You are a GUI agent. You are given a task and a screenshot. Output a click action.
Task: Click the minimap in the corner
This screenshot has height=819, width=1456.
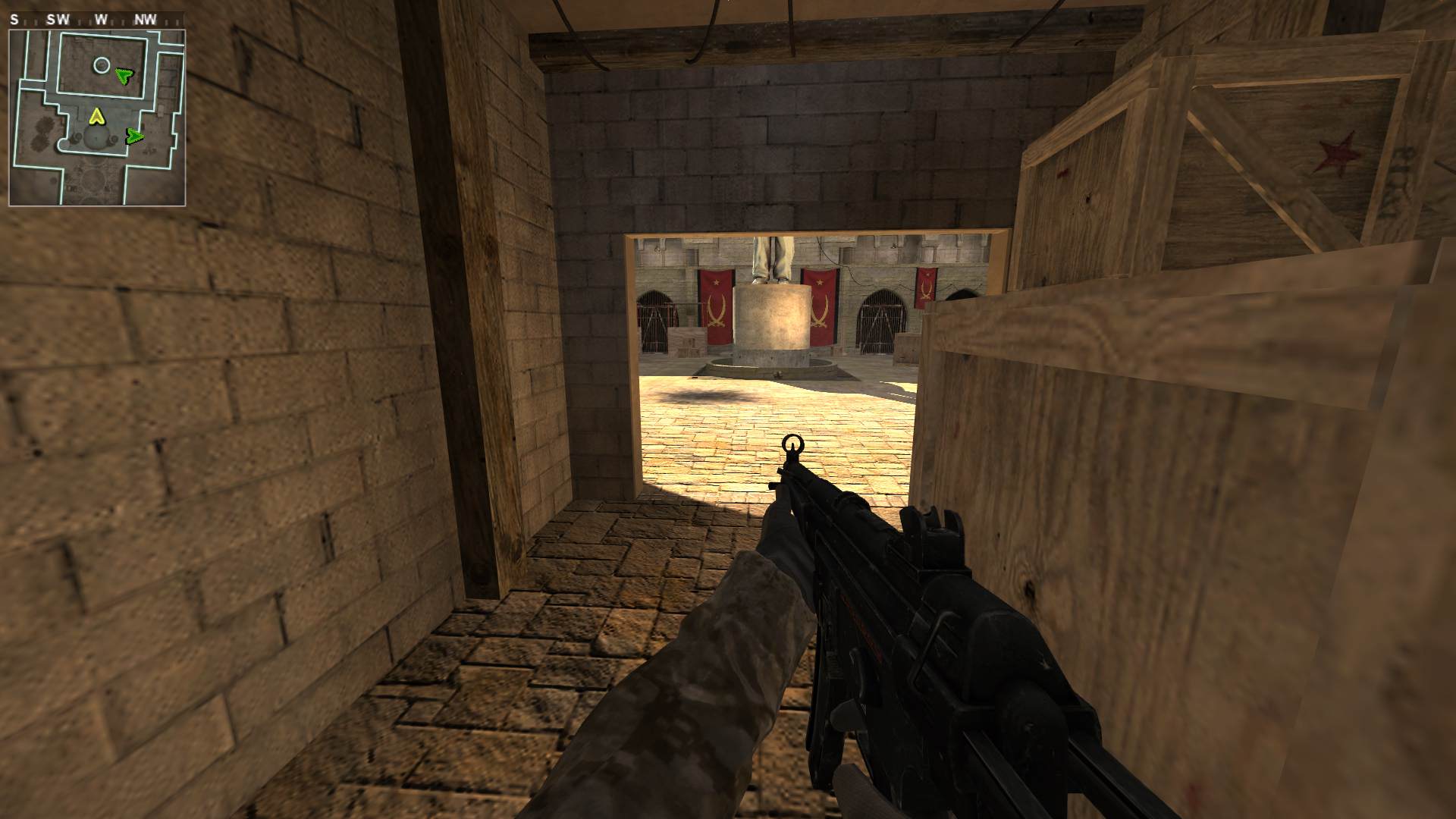click(97, 118)
